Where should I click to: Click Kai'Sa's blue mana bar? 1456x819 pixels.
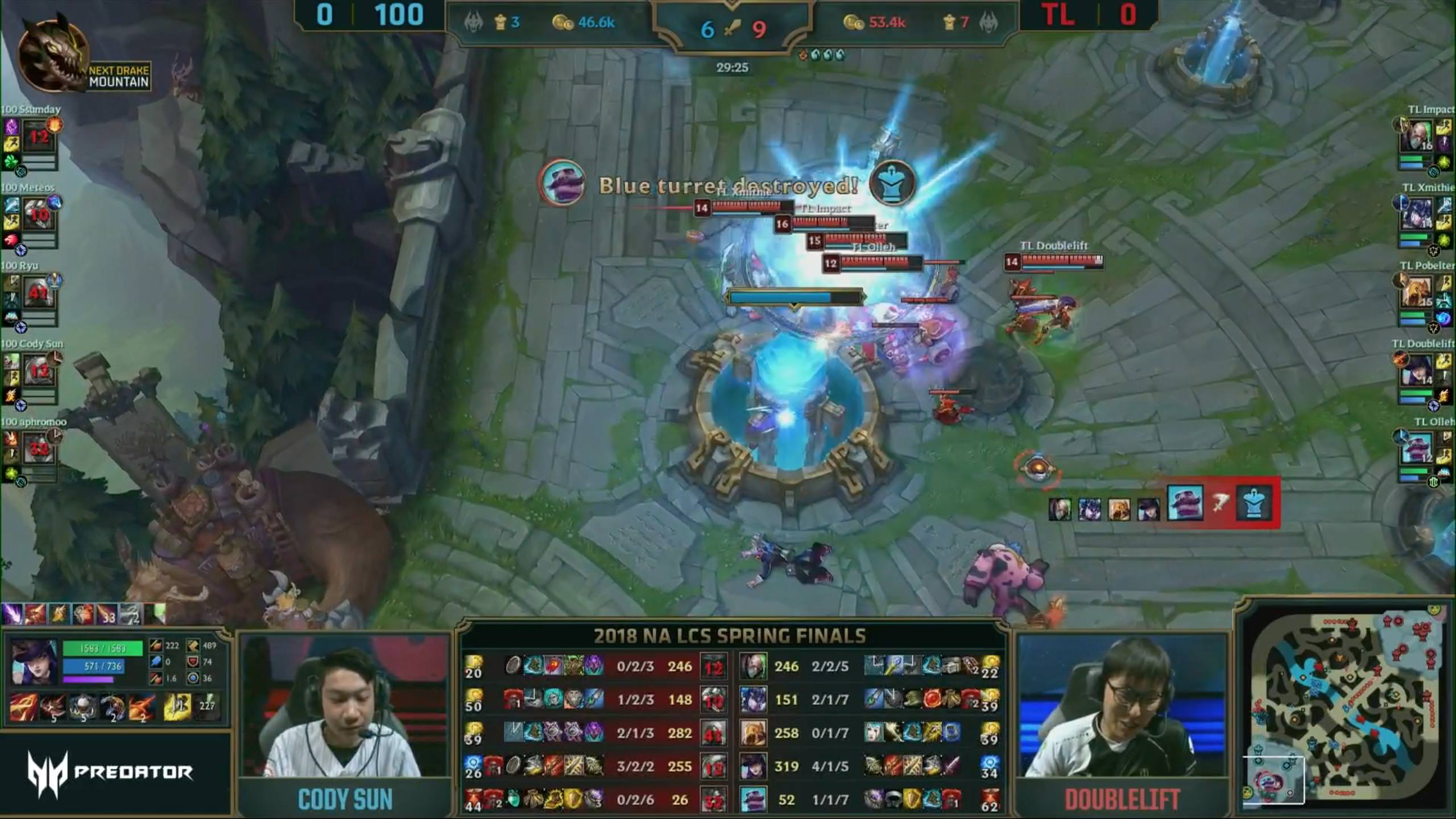(x=94, y=667)
